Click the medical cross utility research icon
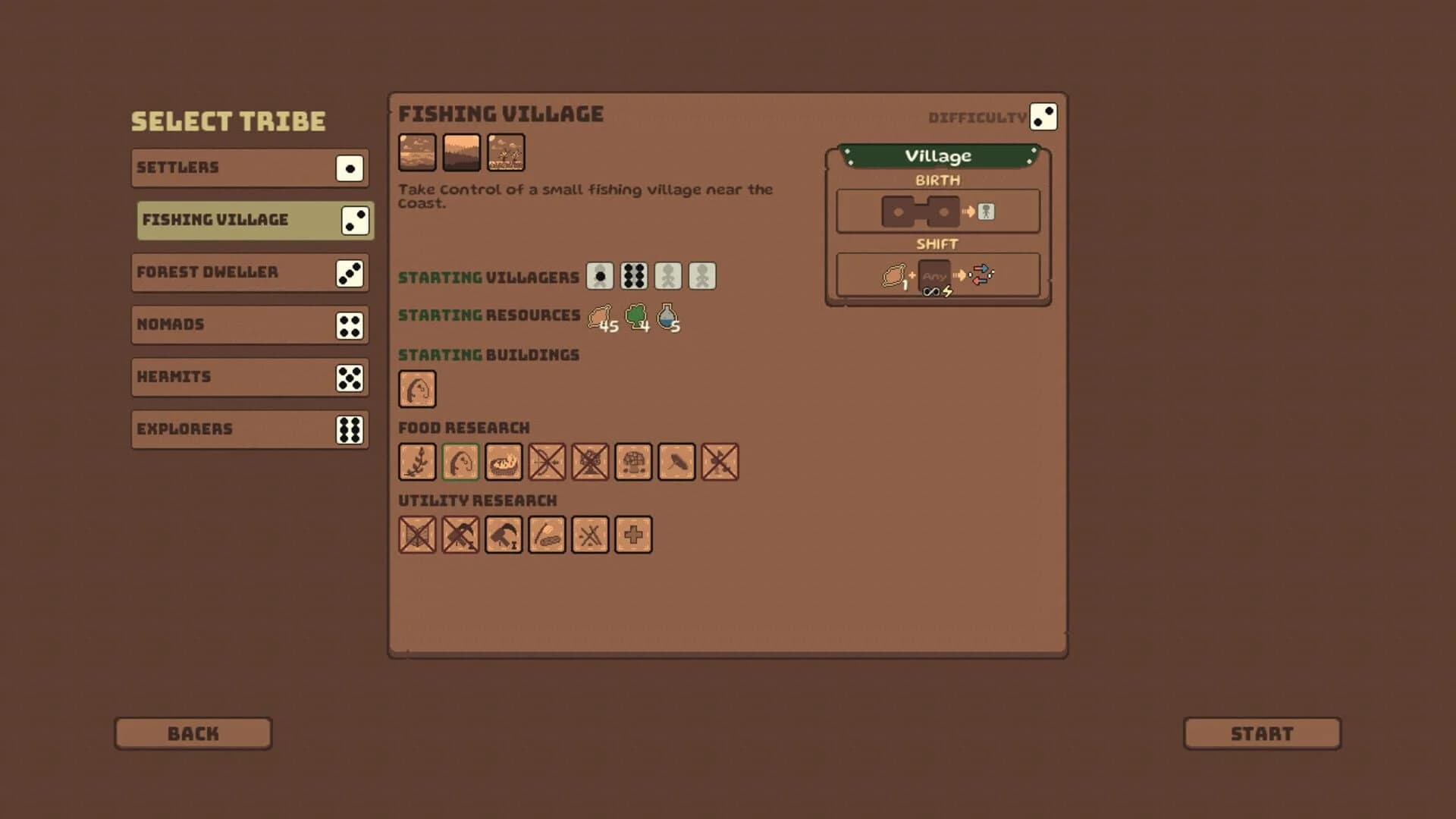This screenshot has width=1456, height=819. pos(633,535)
